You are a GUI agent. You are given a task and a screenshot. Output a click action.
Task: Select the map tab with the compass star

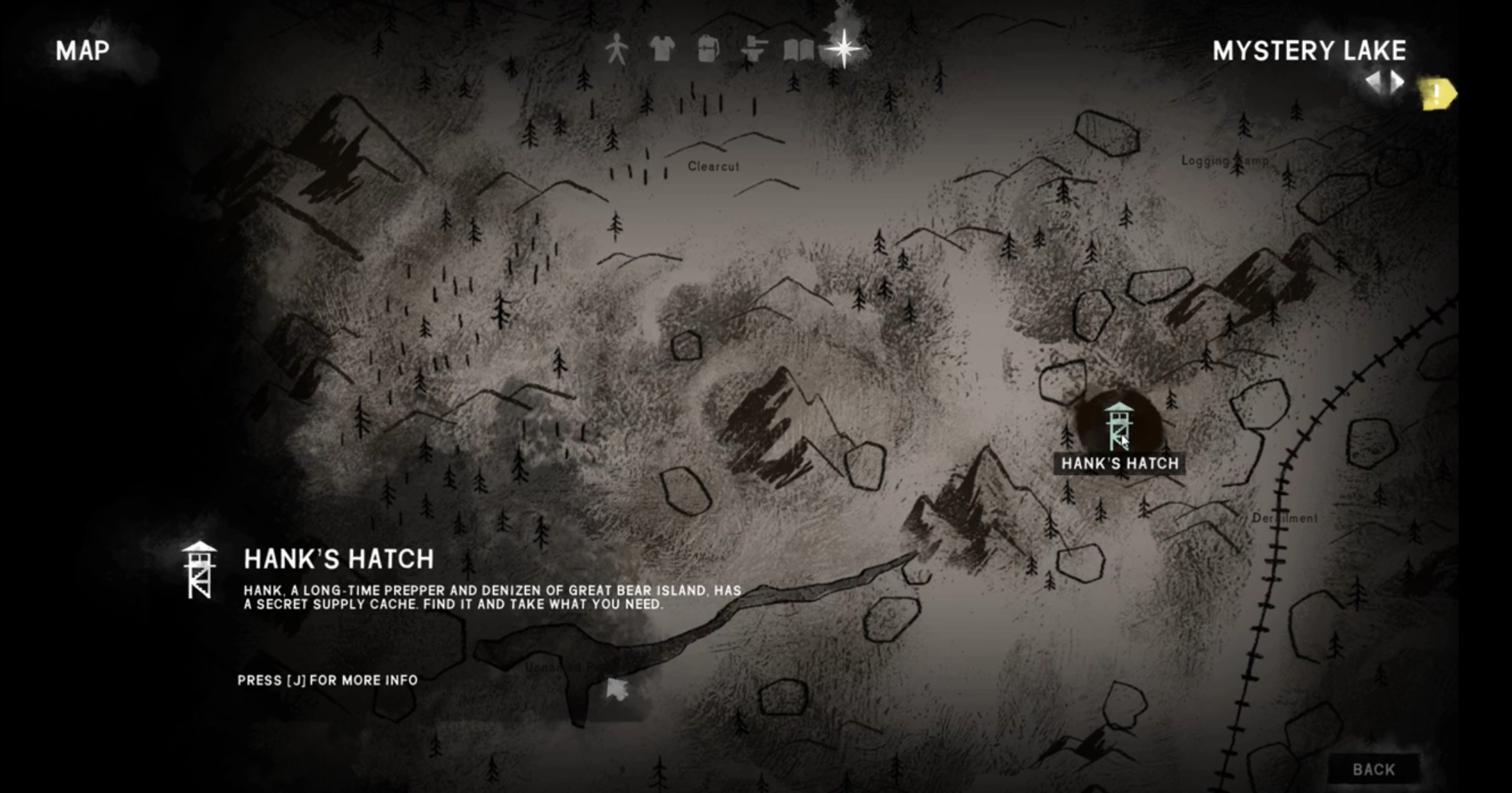pos(844,49)
